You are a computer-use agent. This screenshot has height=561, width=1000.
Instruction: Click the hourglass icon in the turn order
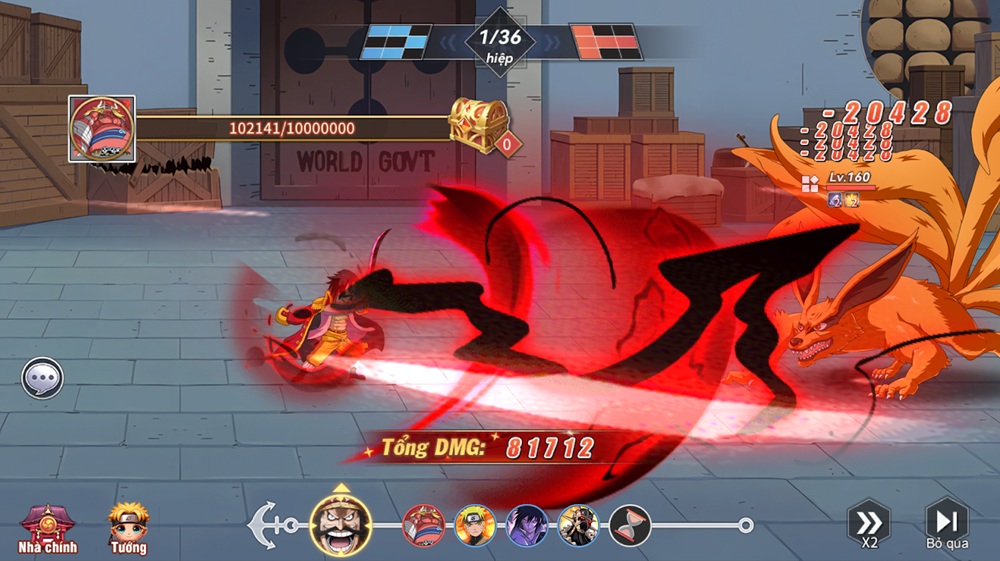pos(630,525)
